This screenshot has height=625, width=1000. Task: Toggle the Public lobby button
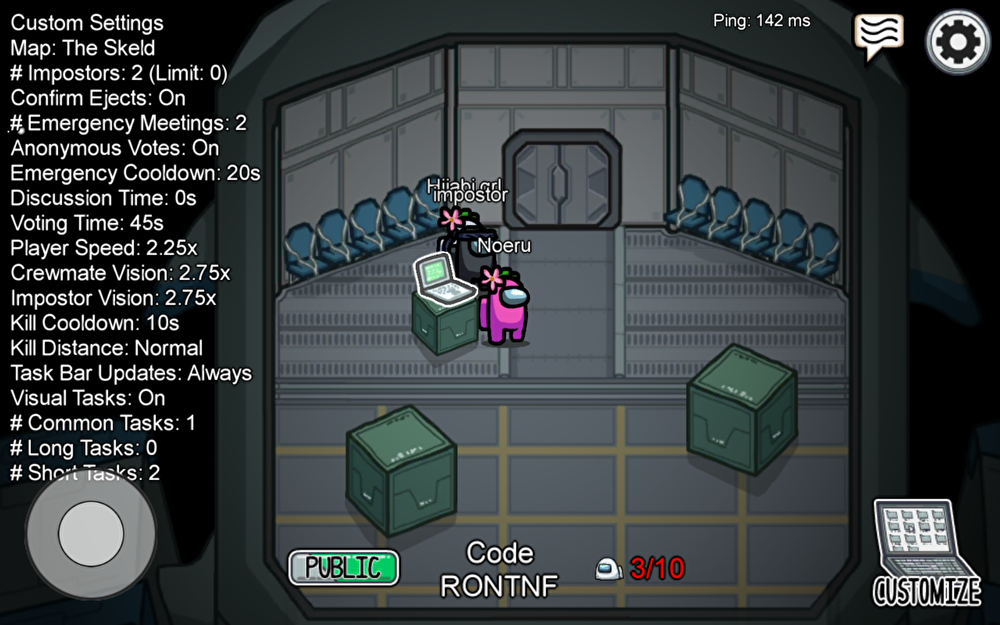tap(343, 567)
